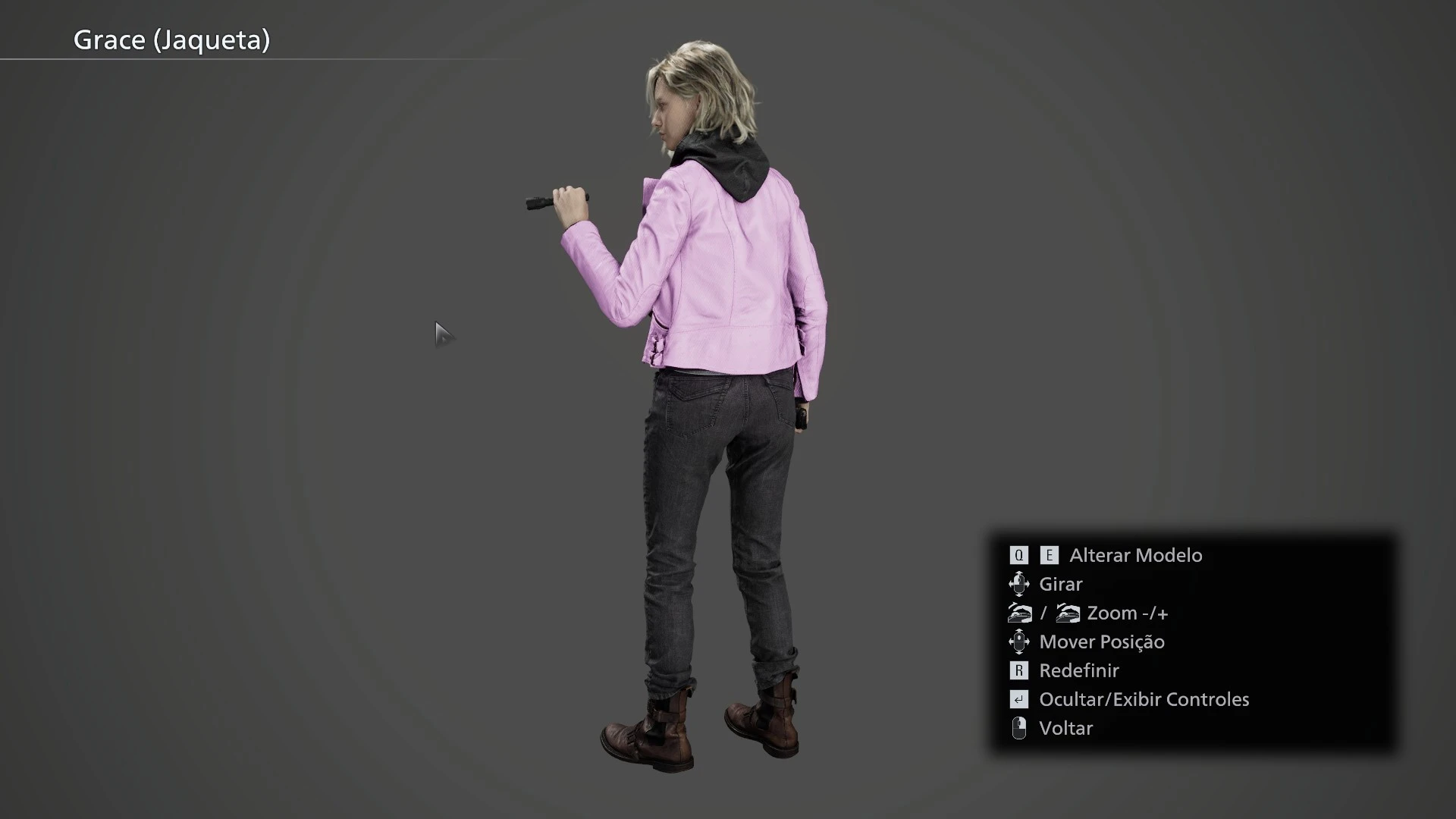The height and width of the screenshot is (819, 1456).
Task: Toggle the Ocultar/Exibir Controles option
Action: click(x=1143, y=699)
